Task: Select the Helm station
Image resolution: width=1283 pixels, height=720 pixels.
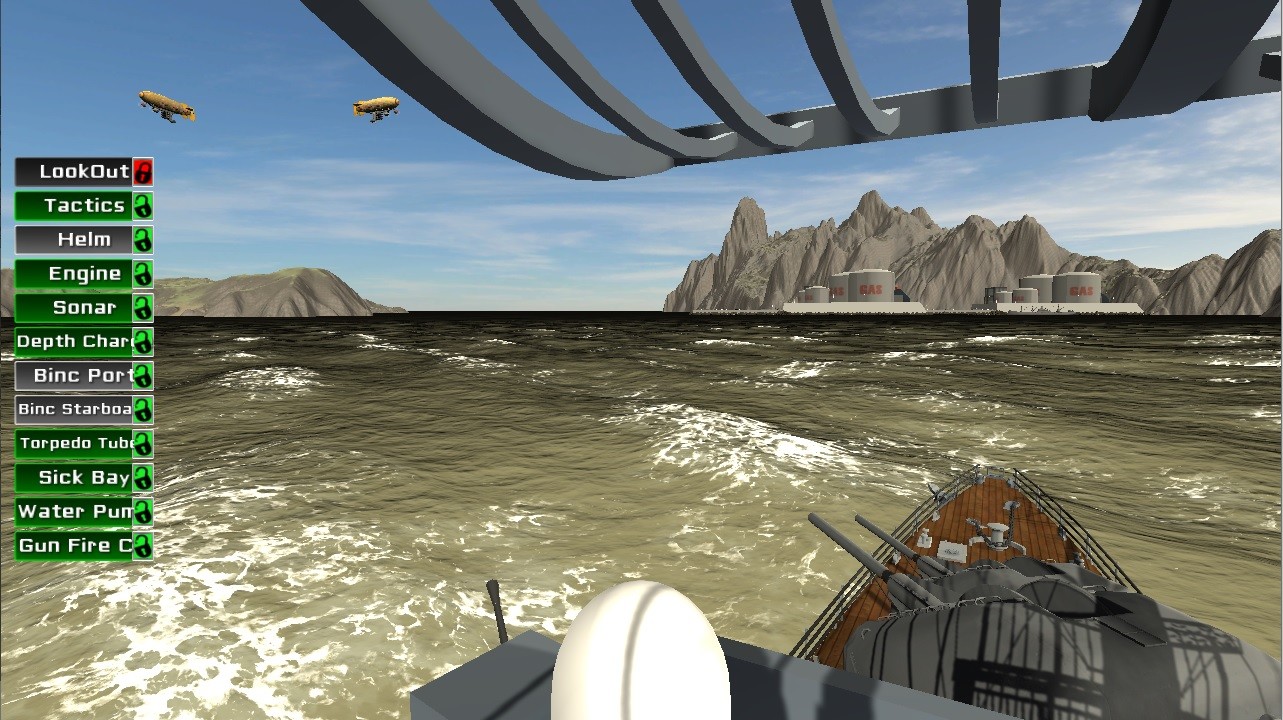Action: (x=75, y=239)
